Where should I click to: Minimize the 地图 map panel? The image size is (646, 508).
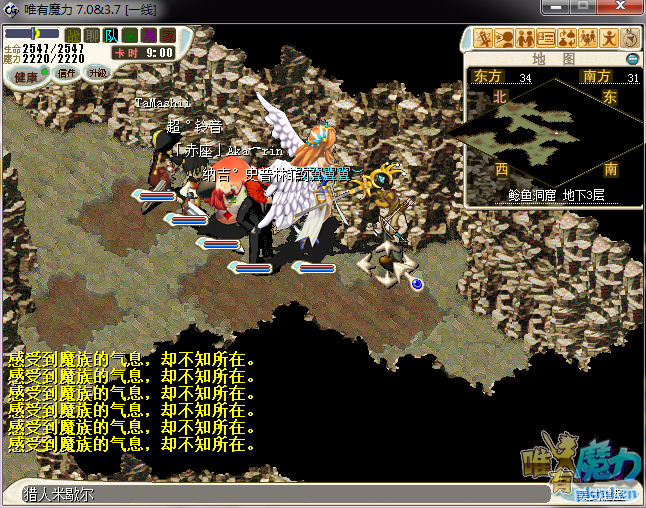pos(632,59)
